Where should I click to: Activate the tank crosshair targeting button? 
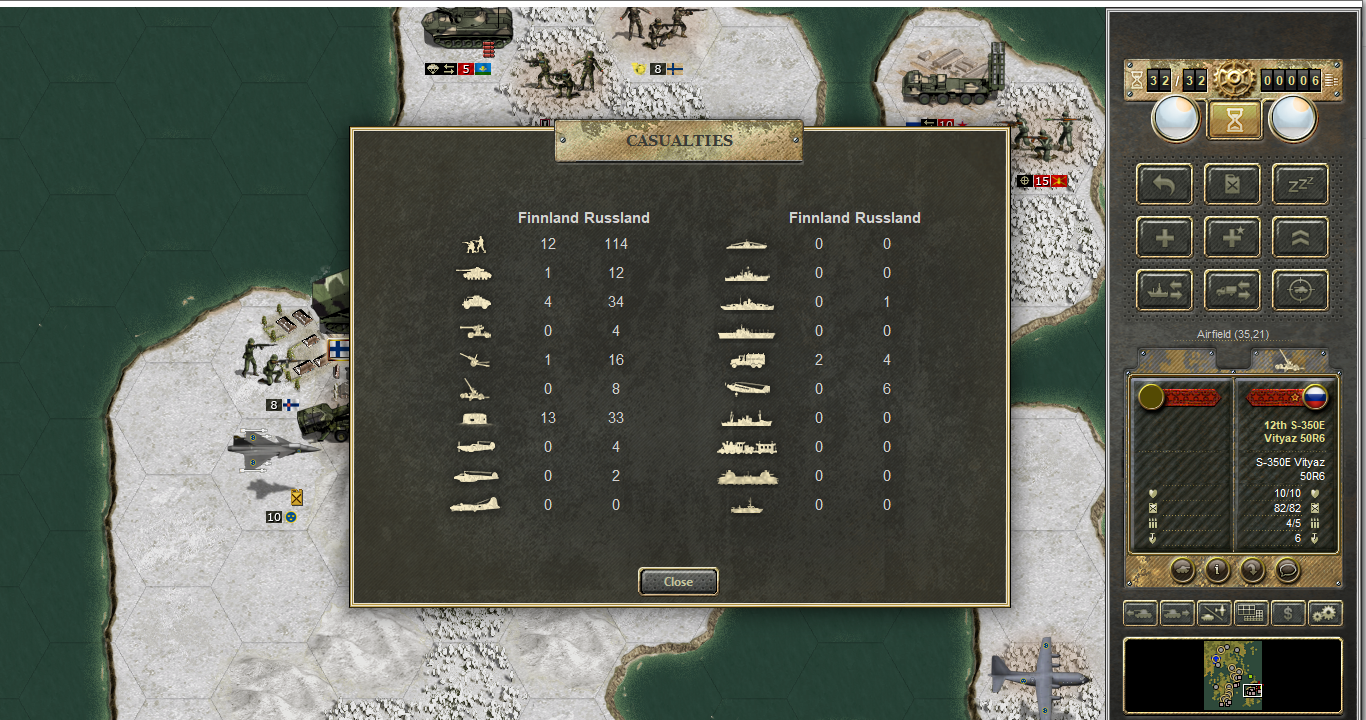pyautogui.click(x=1299, y=290)
